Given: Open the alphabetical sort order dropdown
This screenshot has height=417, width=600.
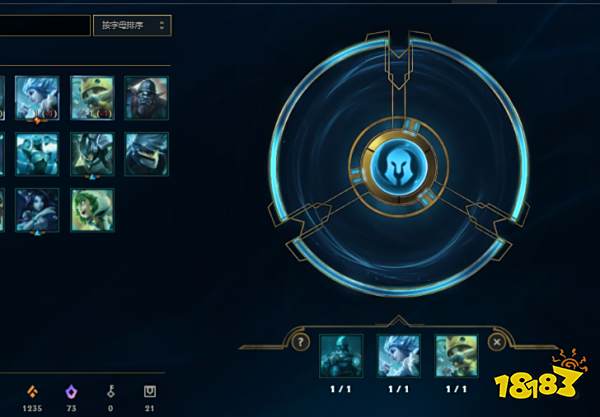Looking at the screenshot, I should point(132,24).
